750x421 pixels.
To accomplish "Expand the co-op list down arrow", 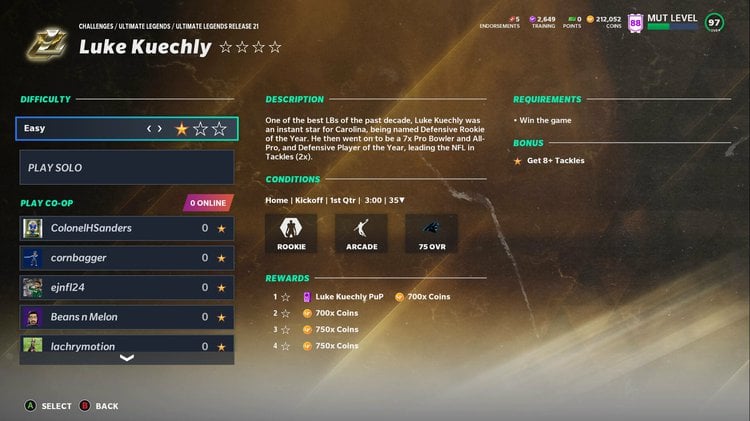I will click(127, 358).
